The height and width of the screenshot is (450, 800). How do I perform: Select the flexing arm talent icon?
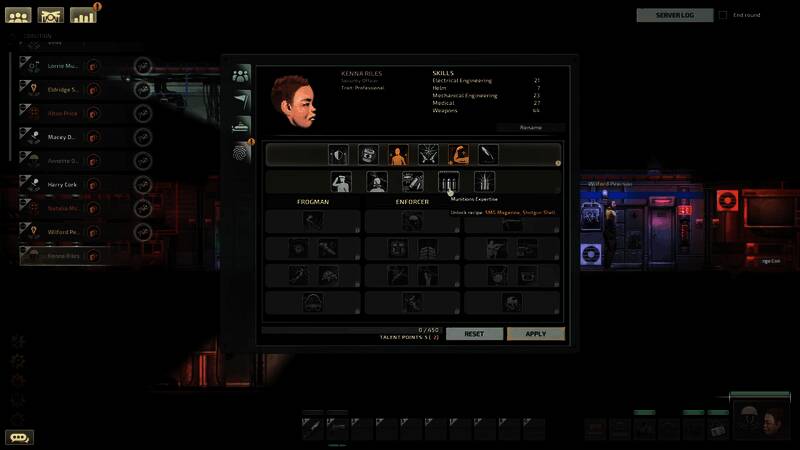pyautogui.click(x=458, y=154)
